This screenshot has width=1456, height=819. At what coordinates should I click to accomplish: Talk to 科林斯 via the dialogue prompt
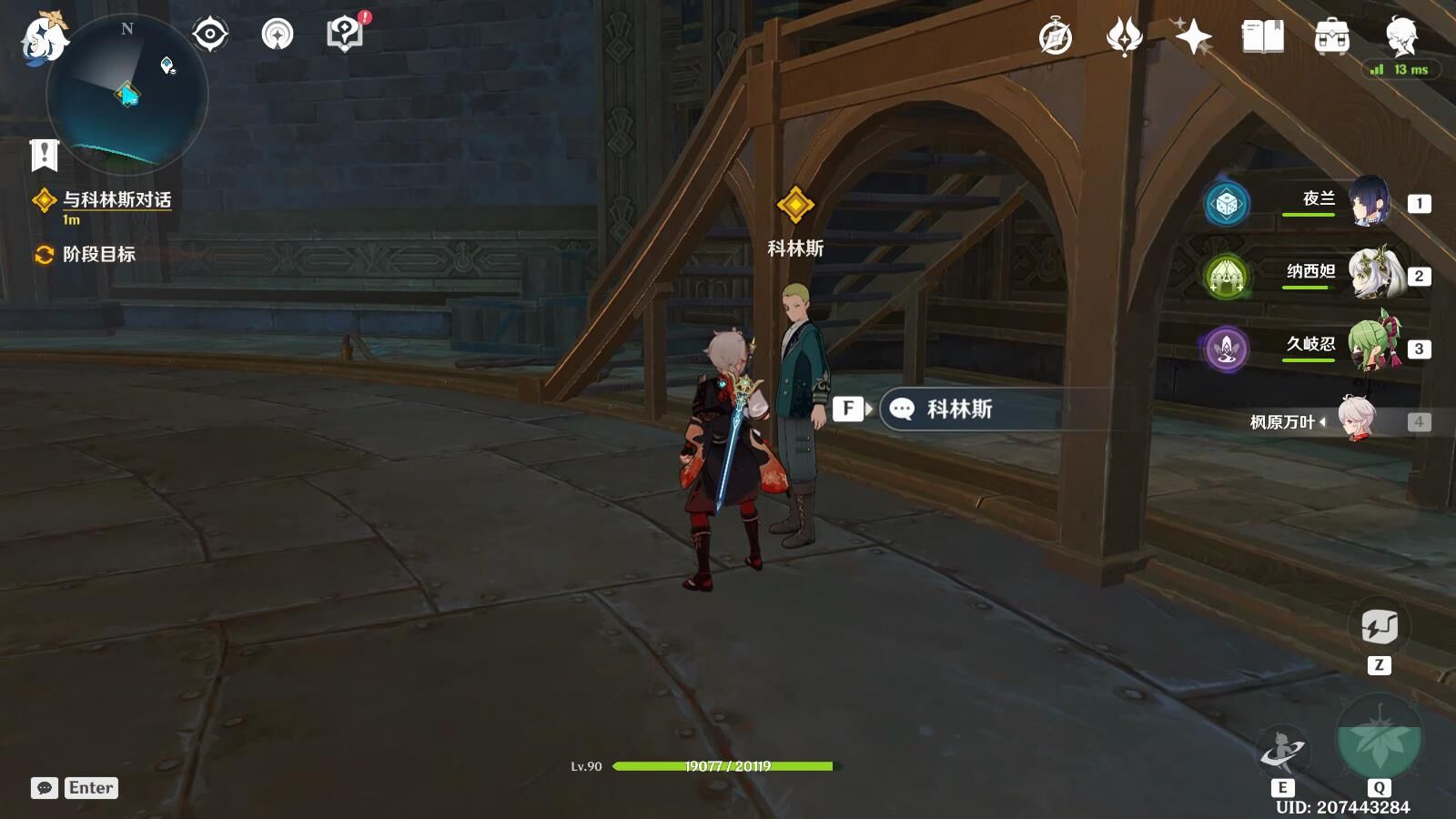click(x=958, y=409)
